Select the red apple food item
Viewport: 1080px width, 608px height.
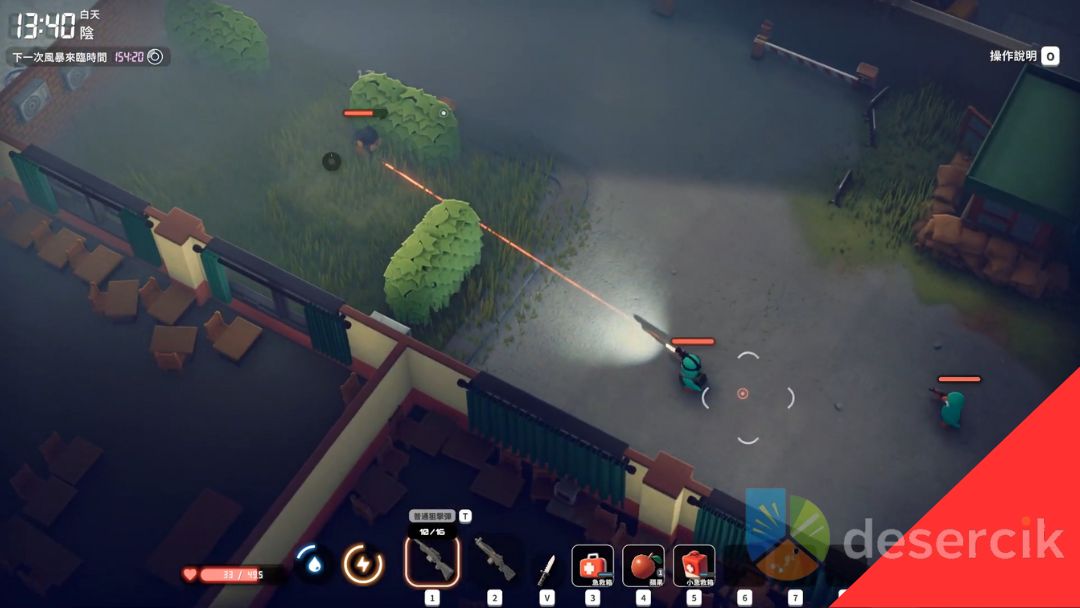pos(643,565)
